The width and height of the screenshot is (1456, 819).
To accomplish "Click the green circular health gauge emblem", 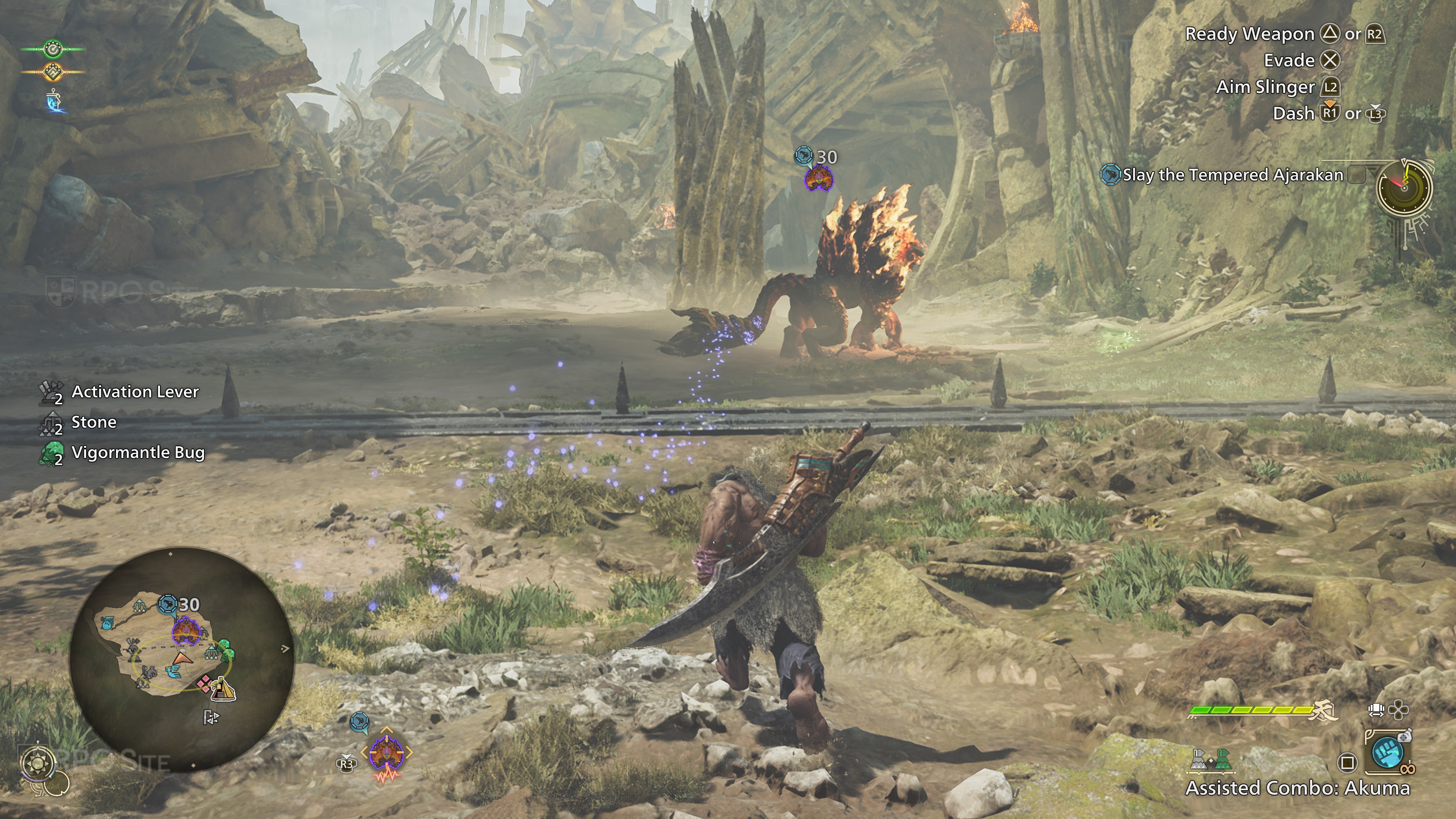I will 53,49.
